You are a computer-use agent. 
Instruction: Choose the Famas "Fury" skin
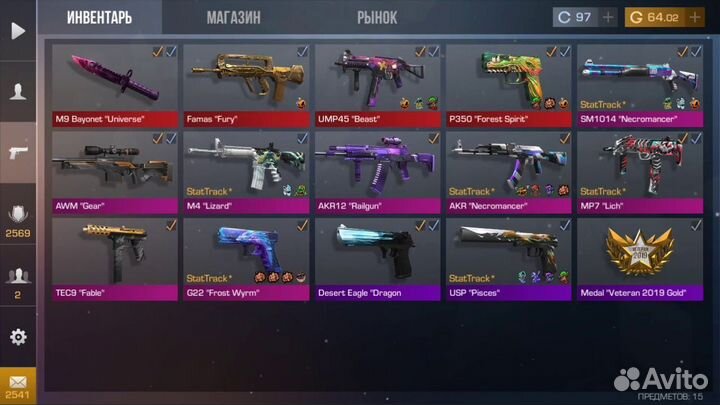[x=245, y=83]
